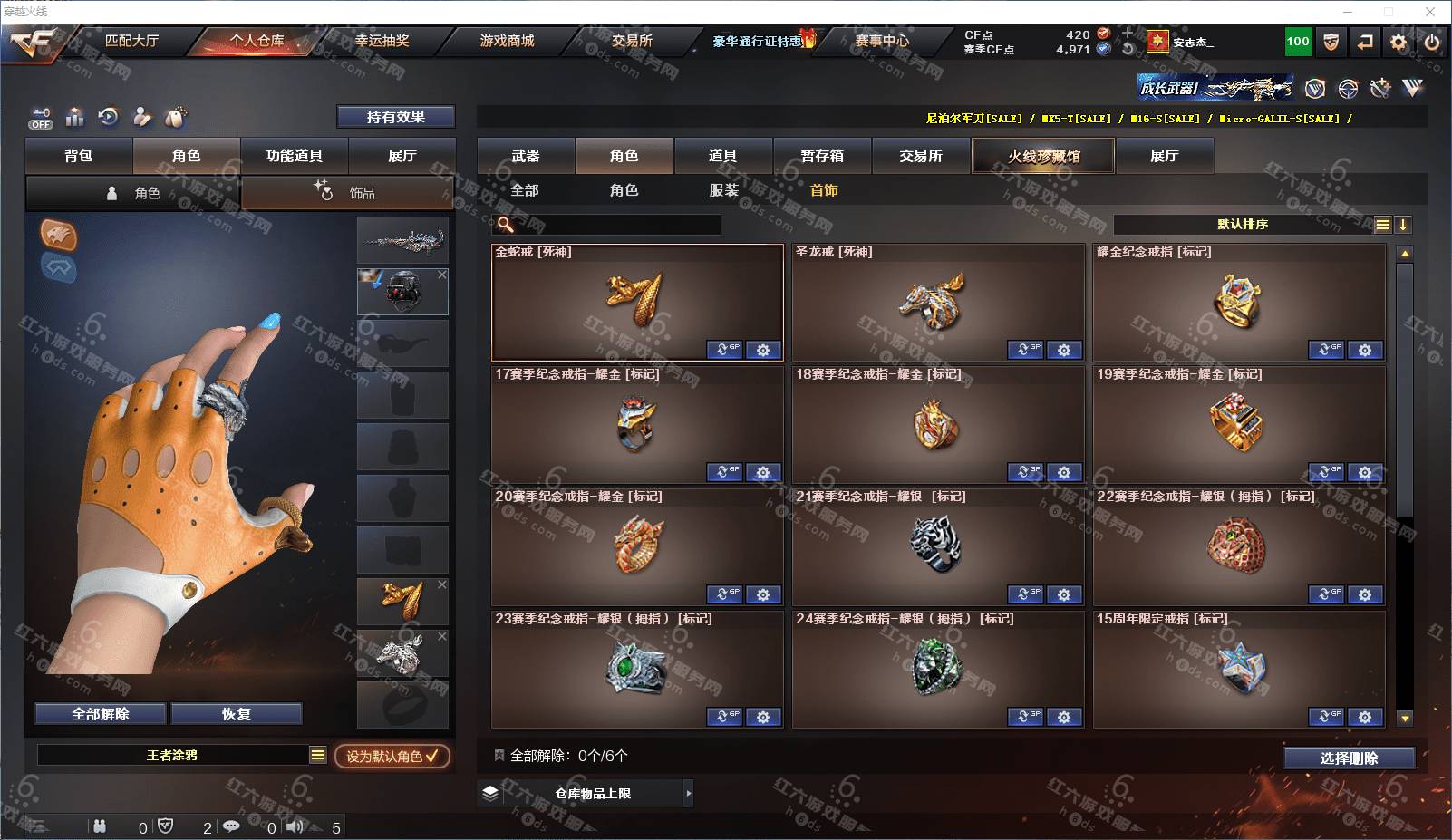1452x840 pixels.
Task: Select the 武器 weapons tab
Action: (x=526, y=156)
